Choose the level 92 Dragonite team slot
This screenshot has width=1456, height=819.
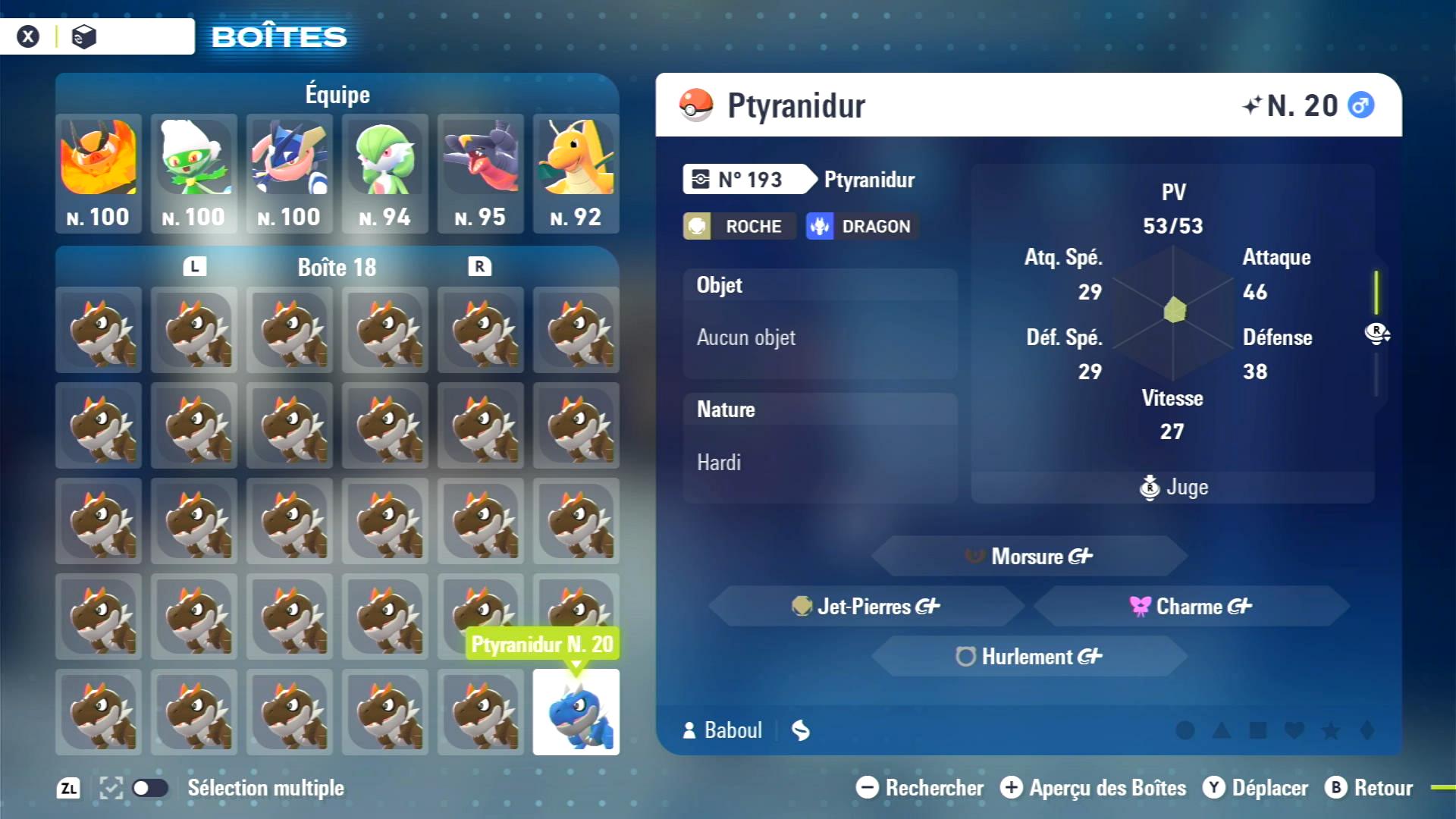point(576,173)
